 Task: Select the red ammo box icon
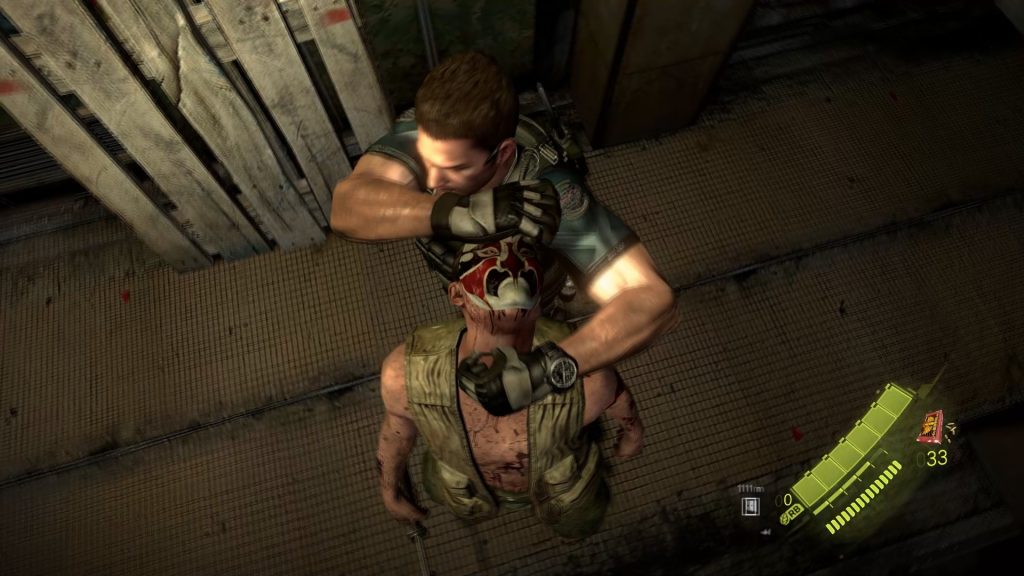pos(930,427)
